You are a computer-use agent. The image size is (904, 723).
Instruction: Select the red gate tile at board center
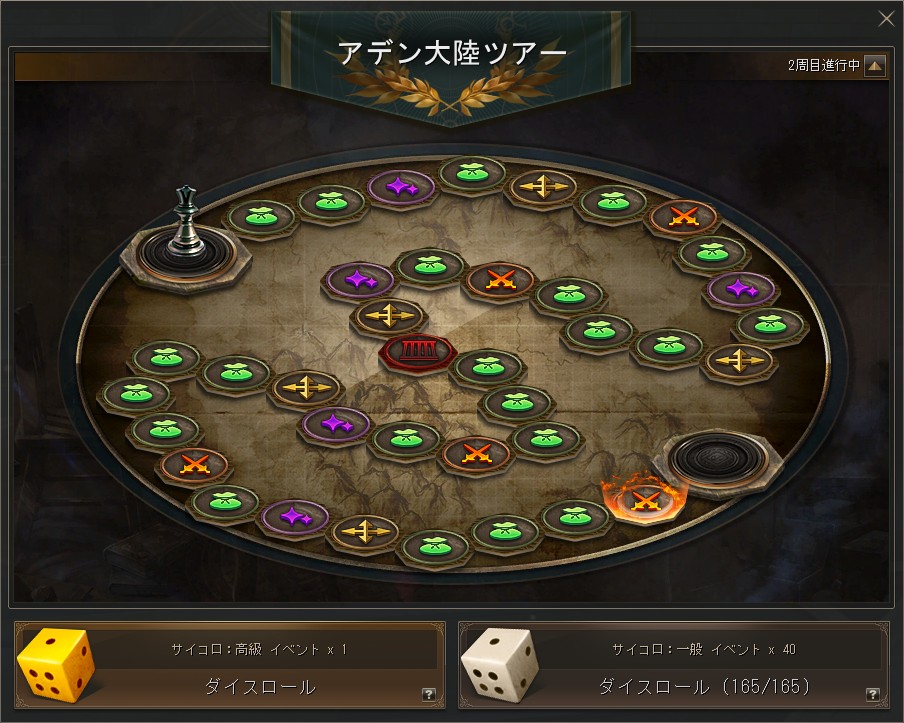tap(417, 350)
